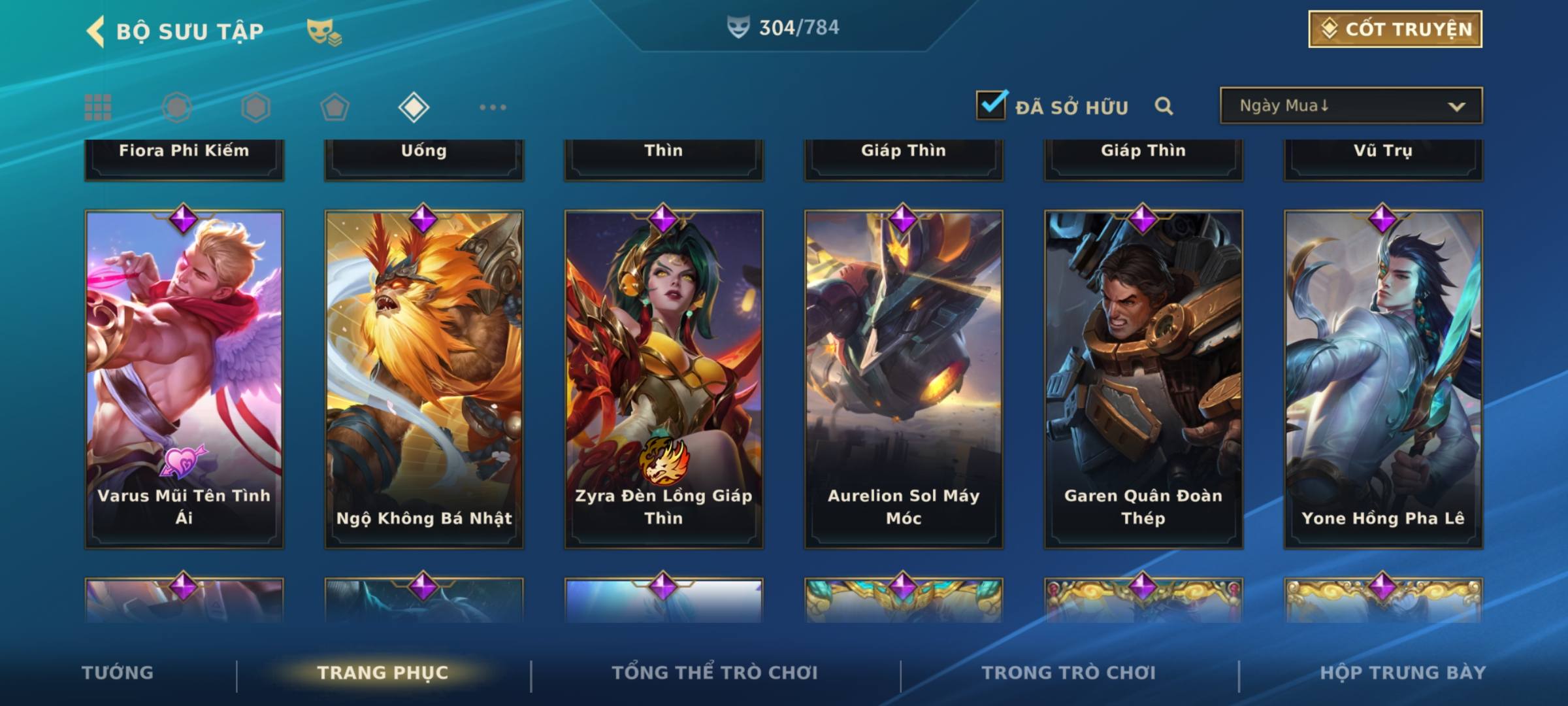This screenshot has height=706, width=1568.
Task: Open the Trong Trò Chơi tab
Action: (x=1069, y=673)
